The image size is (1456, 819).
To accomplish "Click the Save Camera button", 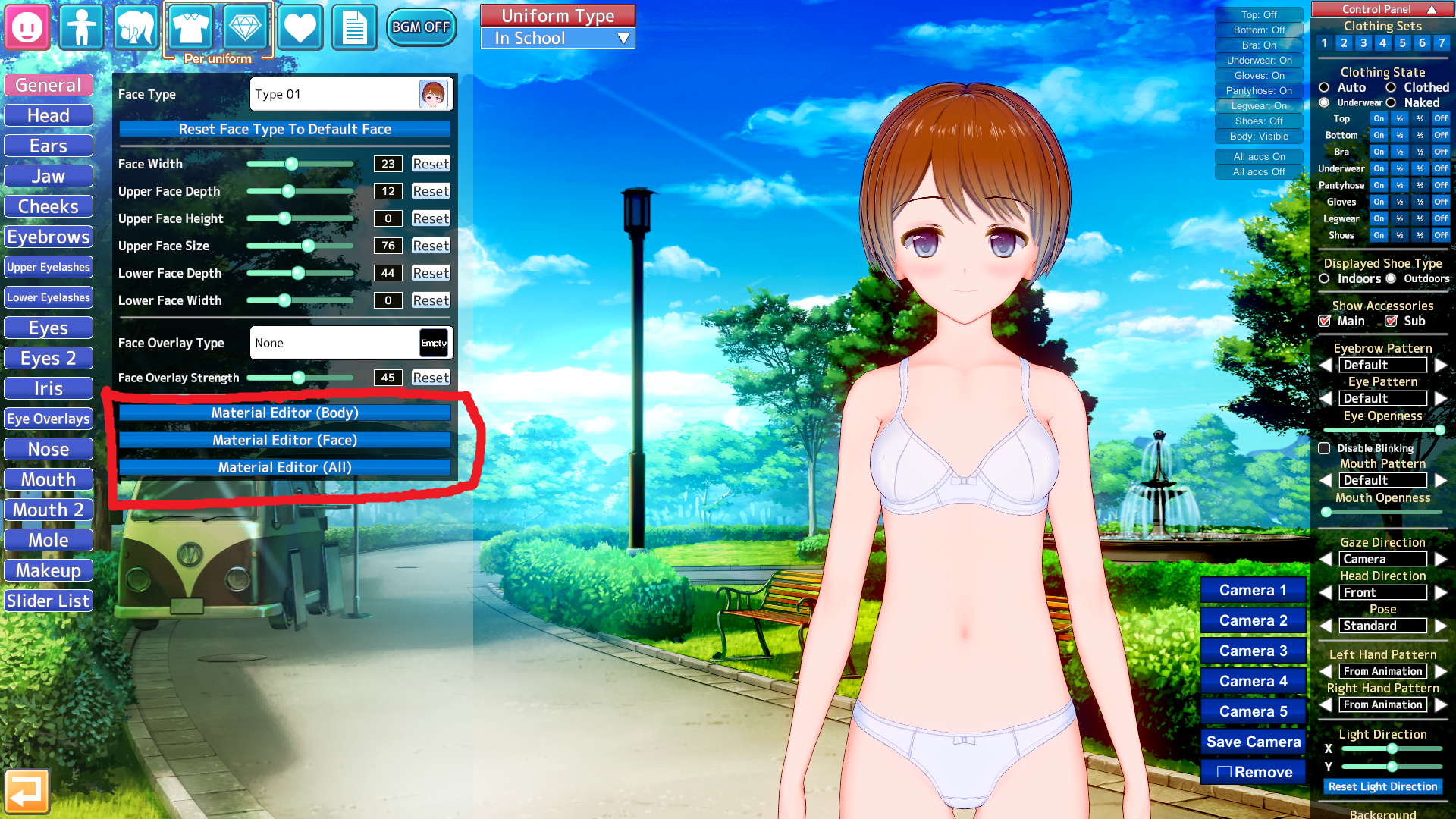I will 1253,742.
